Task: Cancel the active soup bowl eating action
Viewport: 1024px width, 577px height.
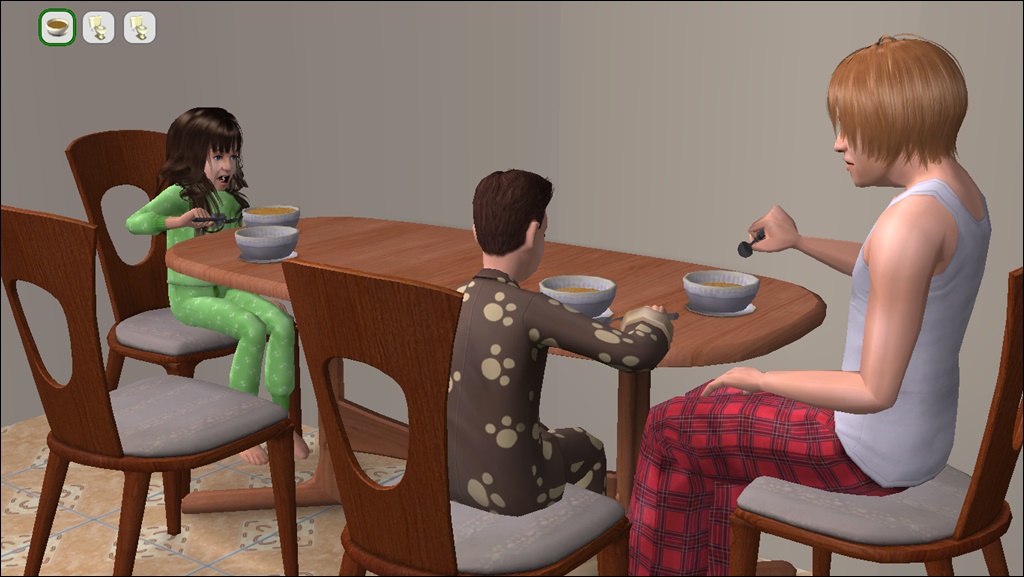Action: [x=57, y=27]
